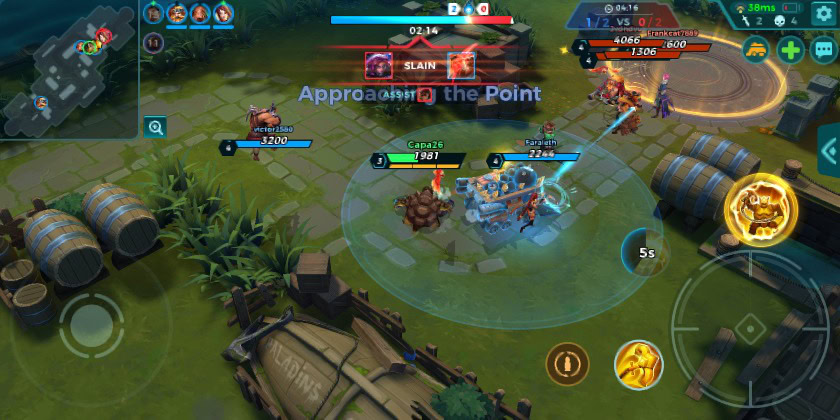Fire with the crosshair attack button
The width and height of the screenshot is (840, 420).
748,328
